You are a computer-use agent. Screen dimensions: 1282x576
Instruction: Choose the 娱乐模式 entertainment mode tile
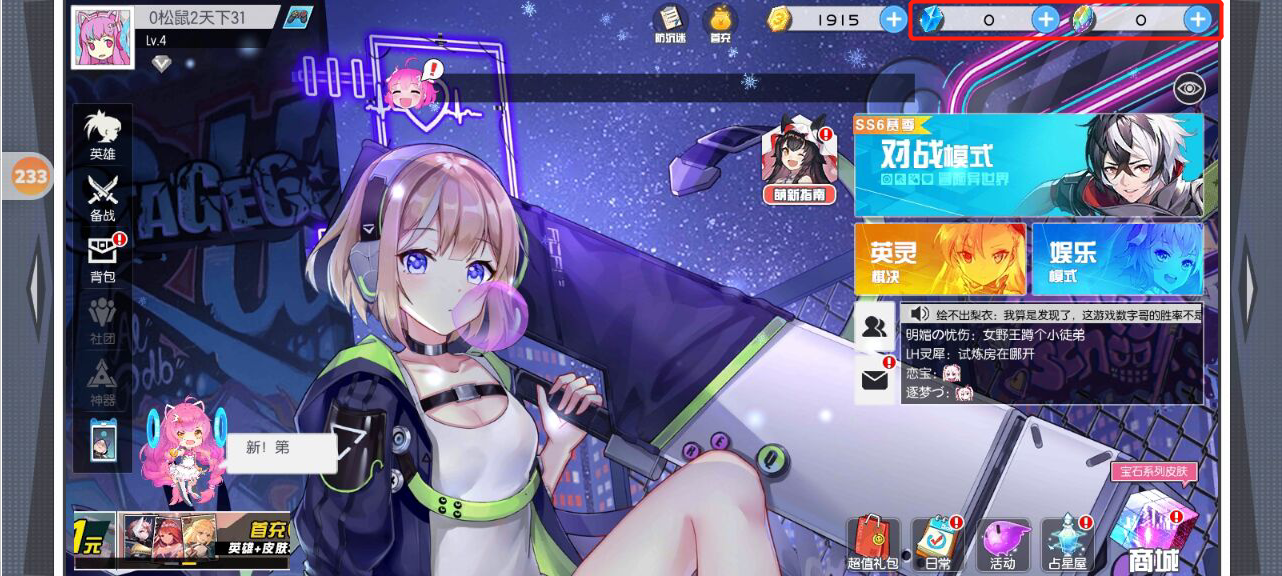click(x=1117, y=258)
